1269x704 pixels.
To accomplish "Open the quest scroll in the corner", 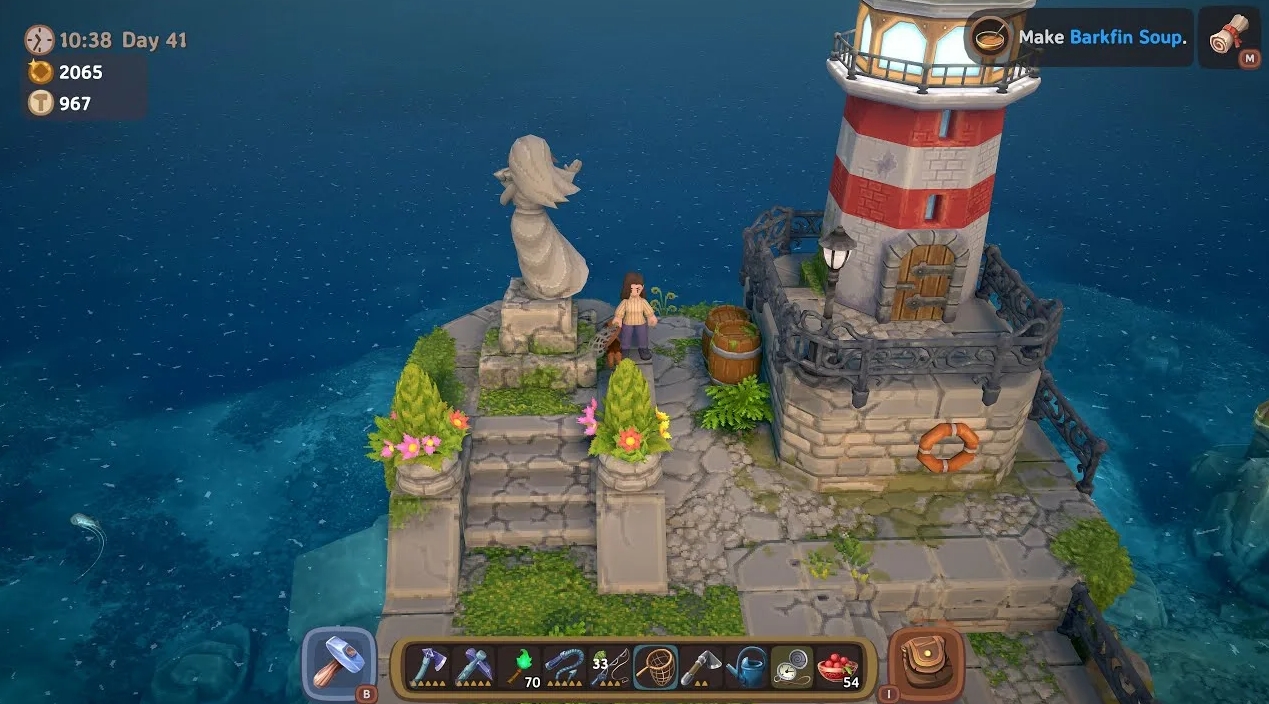I will [1228, 38].
